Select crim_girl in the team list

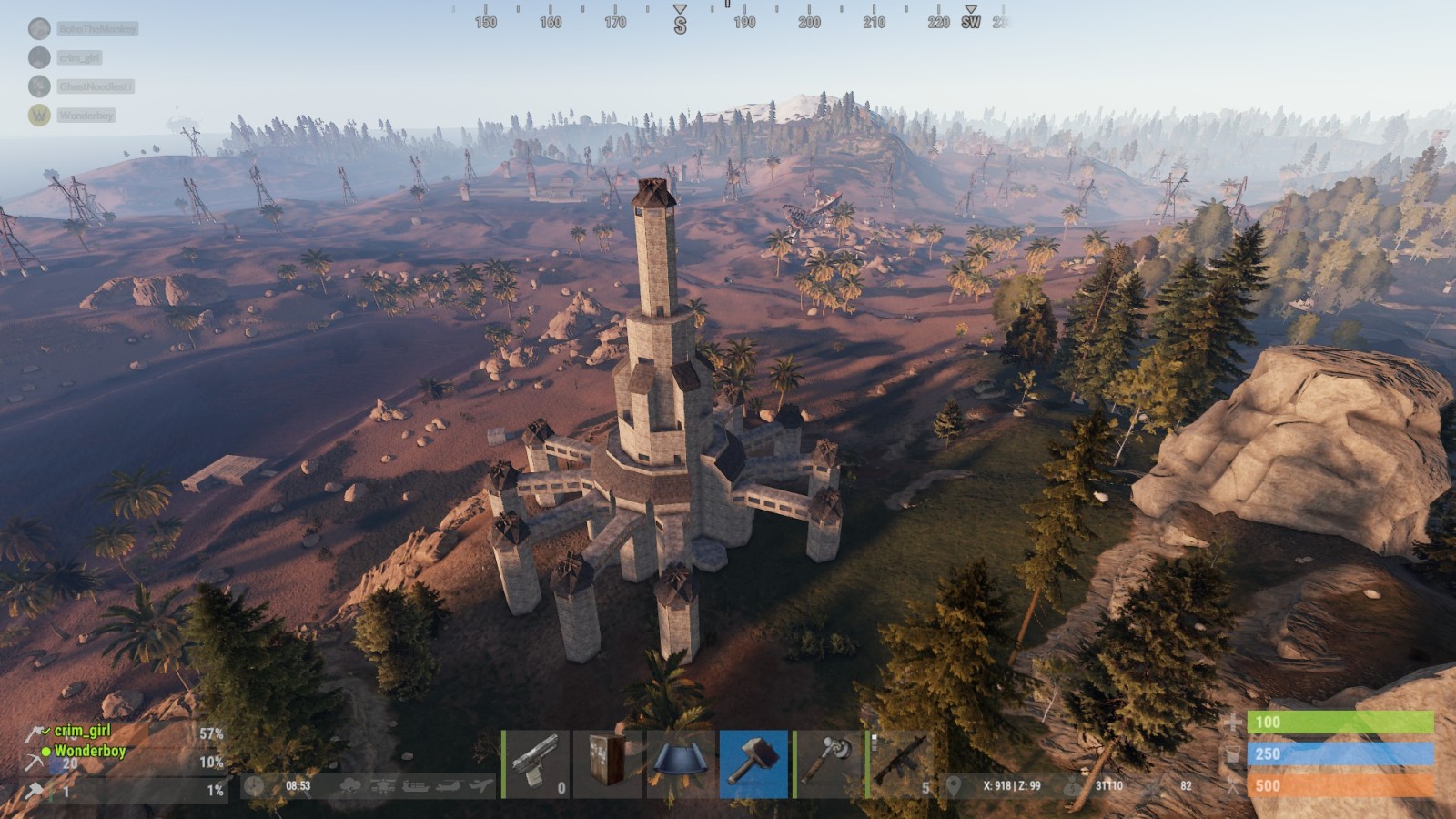82,731
